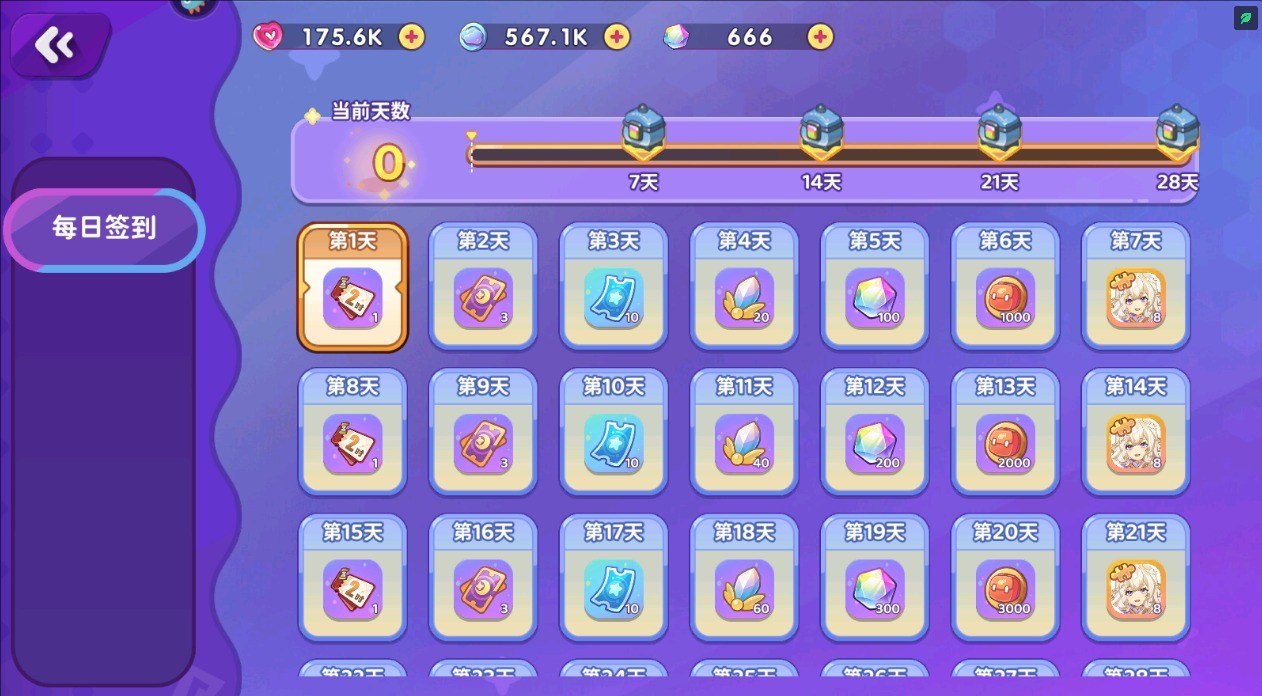
Task: Choose the 第3天 blue ticket reward
Action: click(x=613, y=288)
